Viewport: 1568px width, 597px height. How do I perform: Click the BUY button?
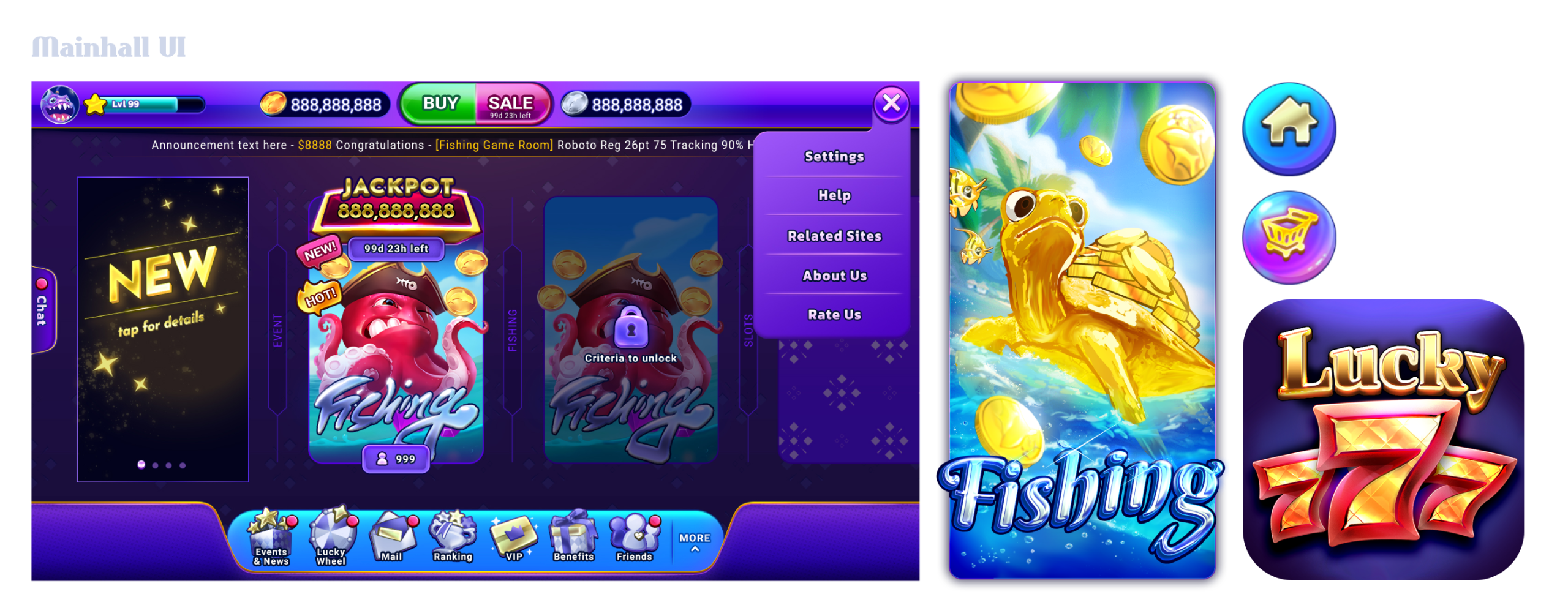(x=440, y=103)
